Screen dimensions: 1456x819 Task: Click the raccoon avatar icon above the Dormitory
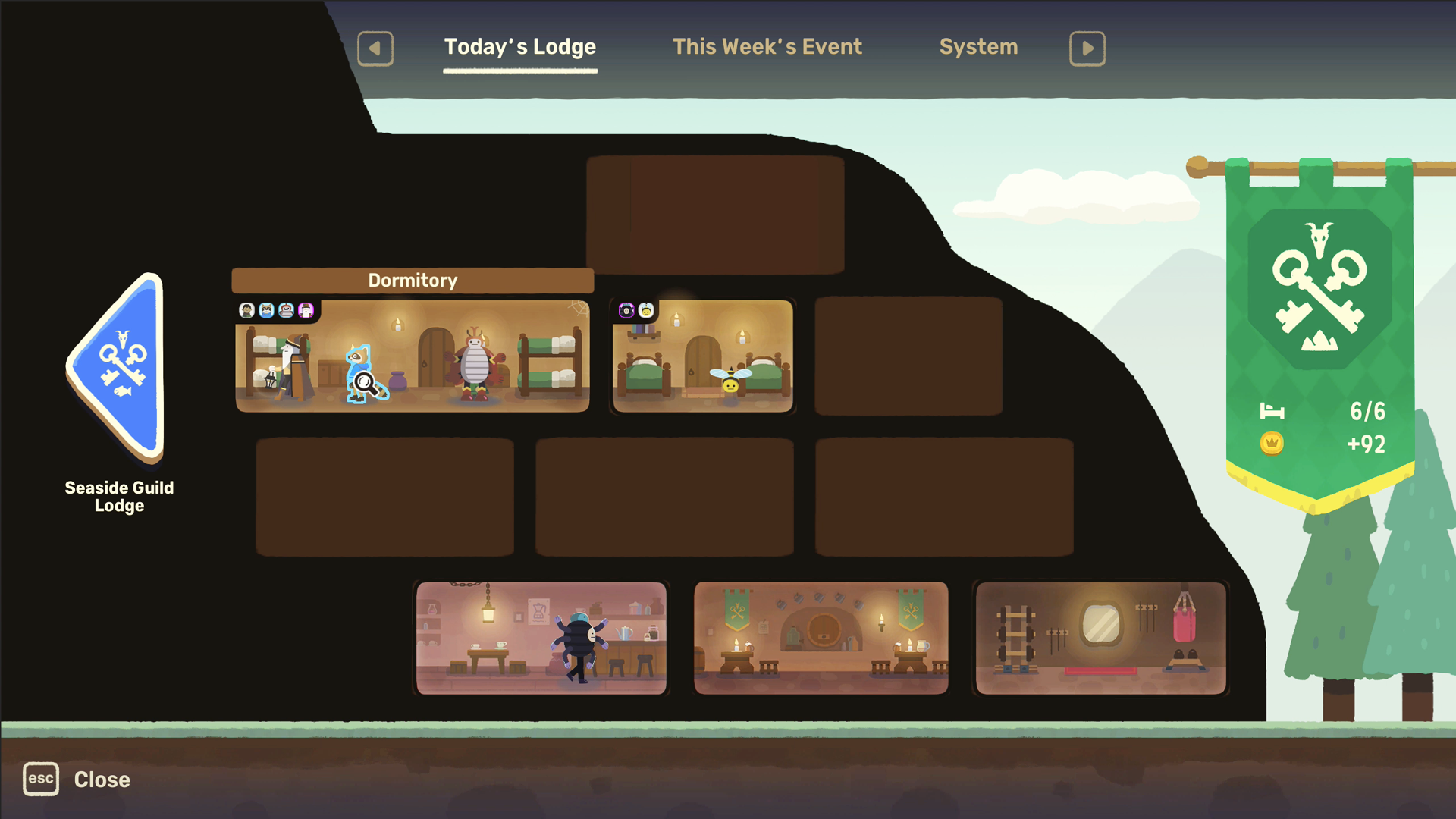pos(267,310)
